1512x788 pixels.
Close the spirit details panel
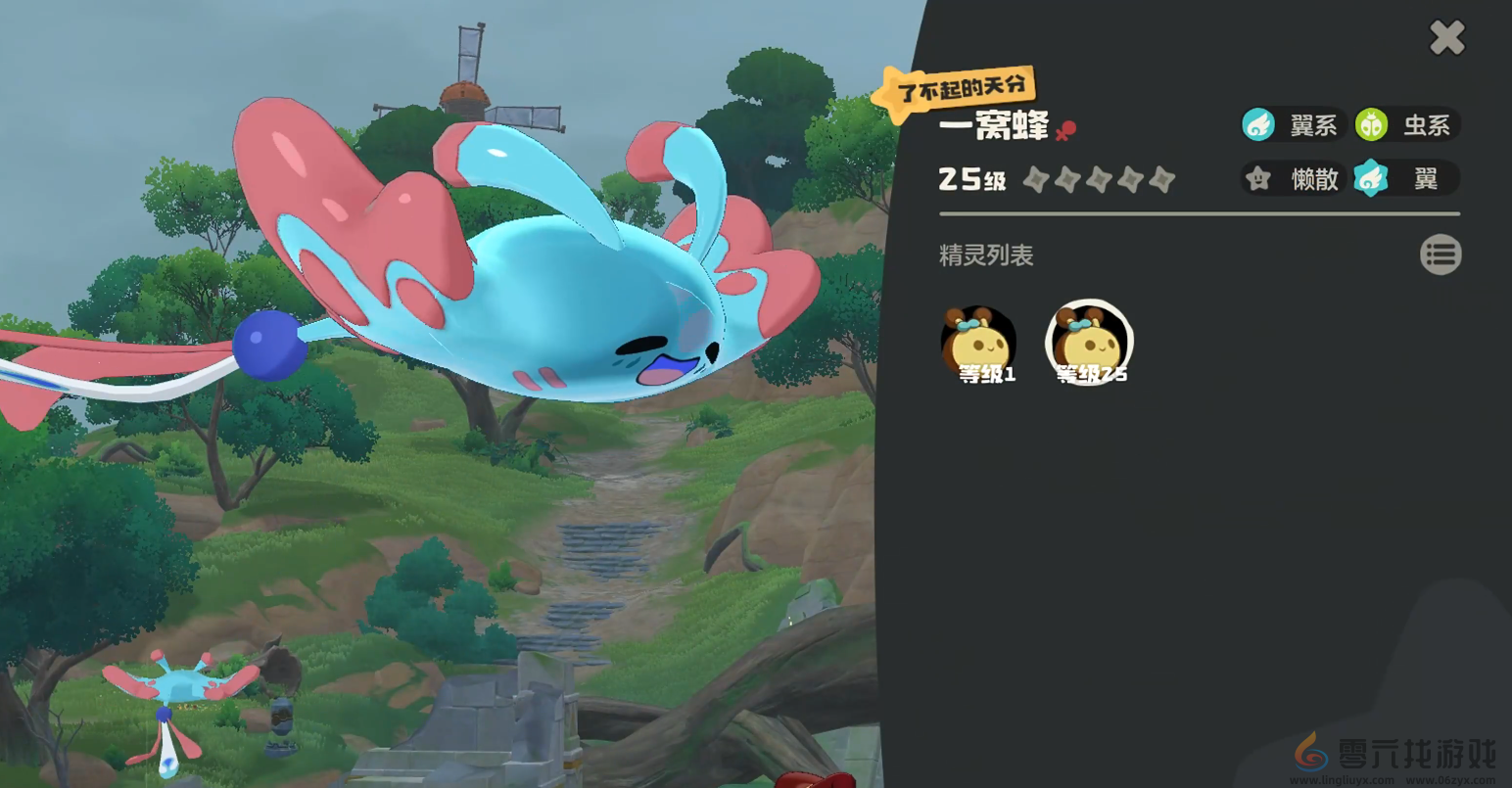[1446, 38]
